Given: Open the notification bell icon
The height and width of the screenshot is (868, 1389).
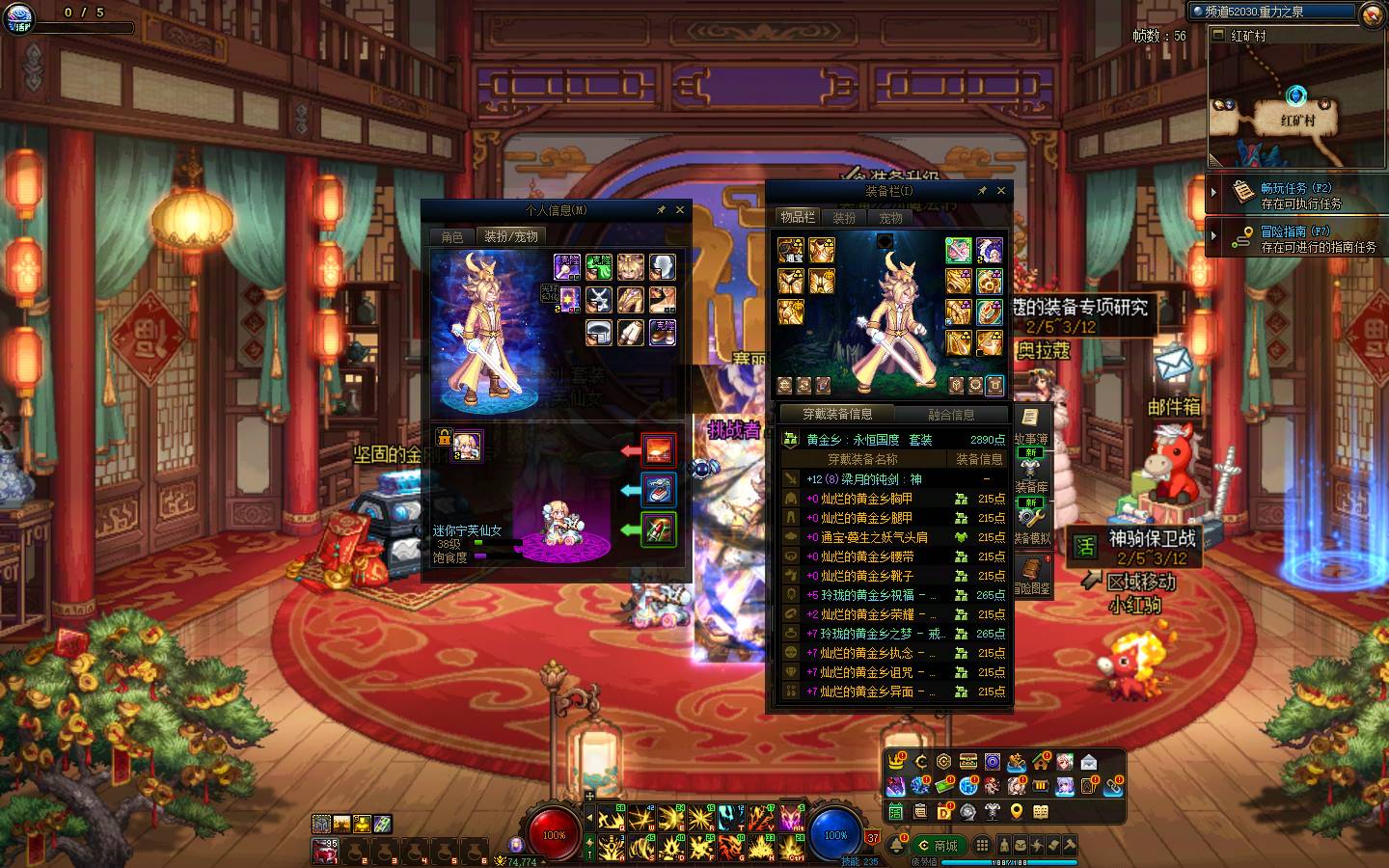Looking at the screenshot, I should coord(898,846).
